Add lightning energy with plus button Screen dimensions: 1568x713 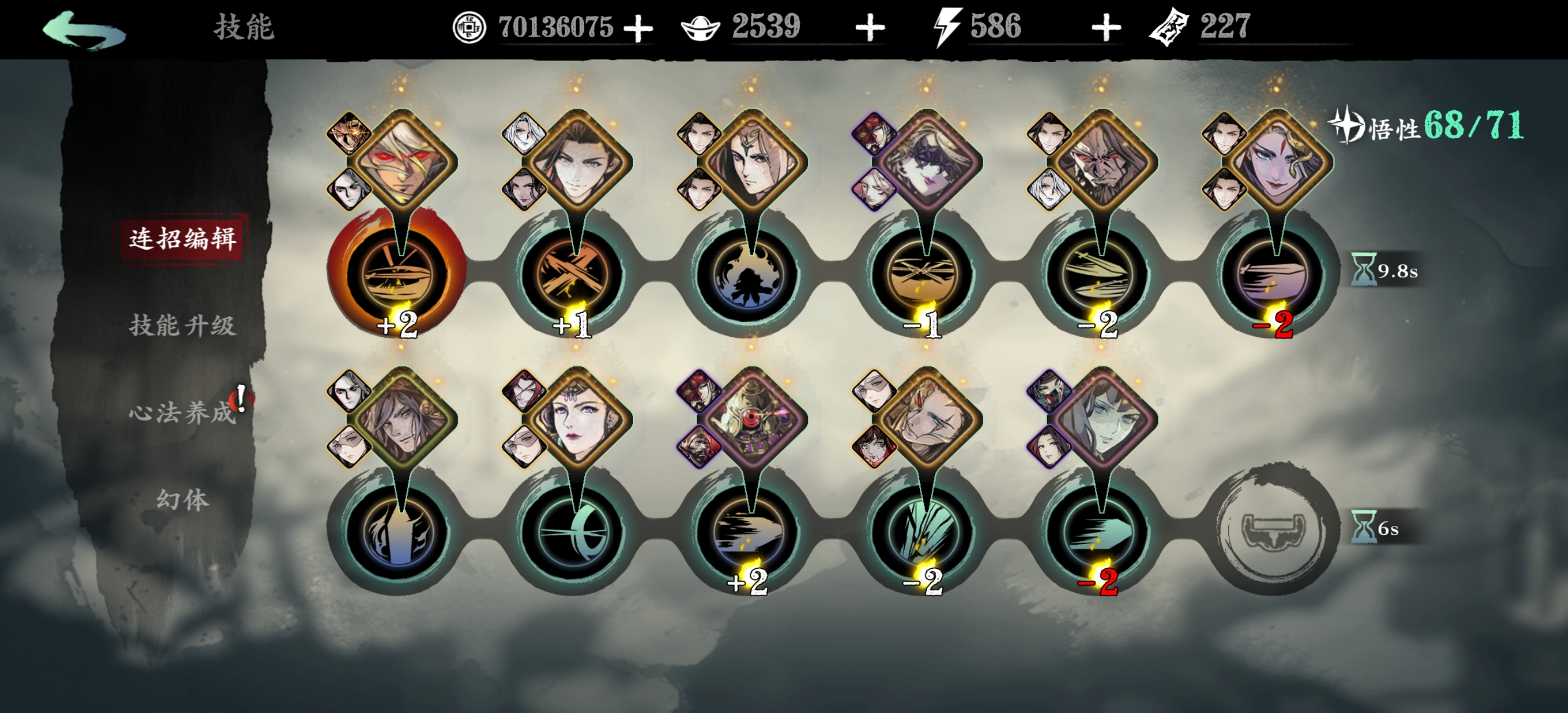(x=1106, y=28)
